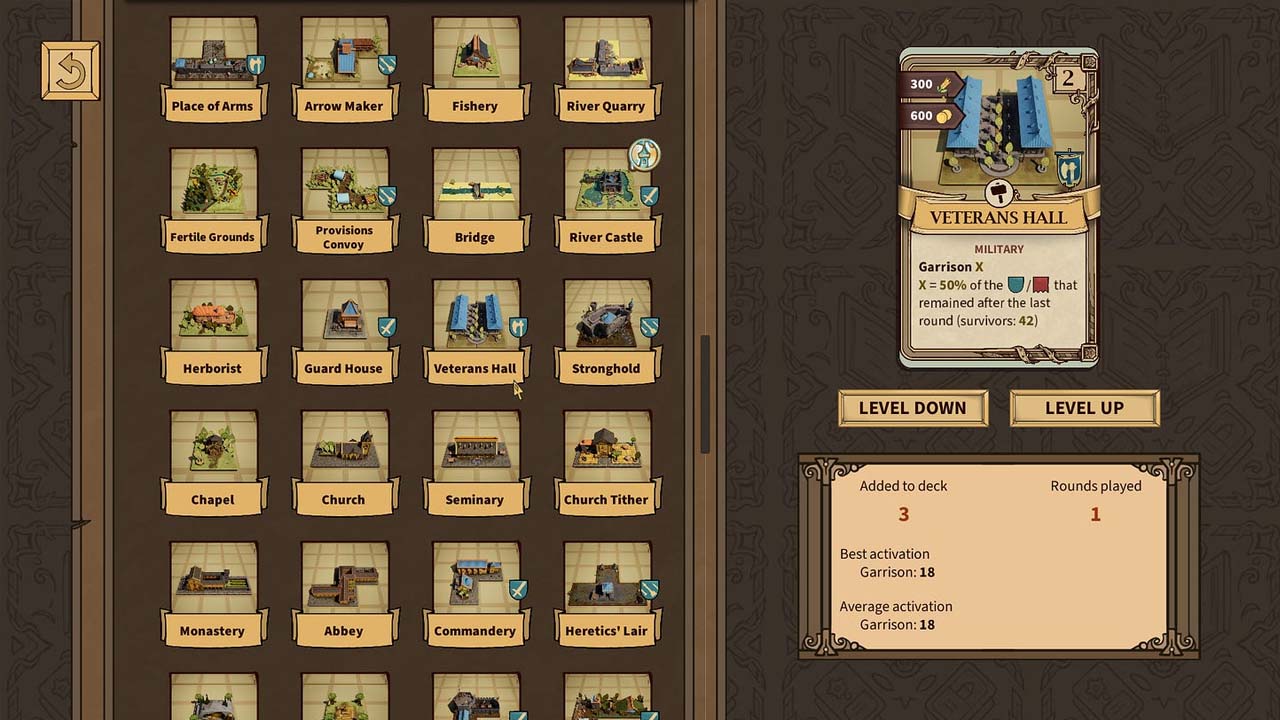Click the back arrow button

70,71
